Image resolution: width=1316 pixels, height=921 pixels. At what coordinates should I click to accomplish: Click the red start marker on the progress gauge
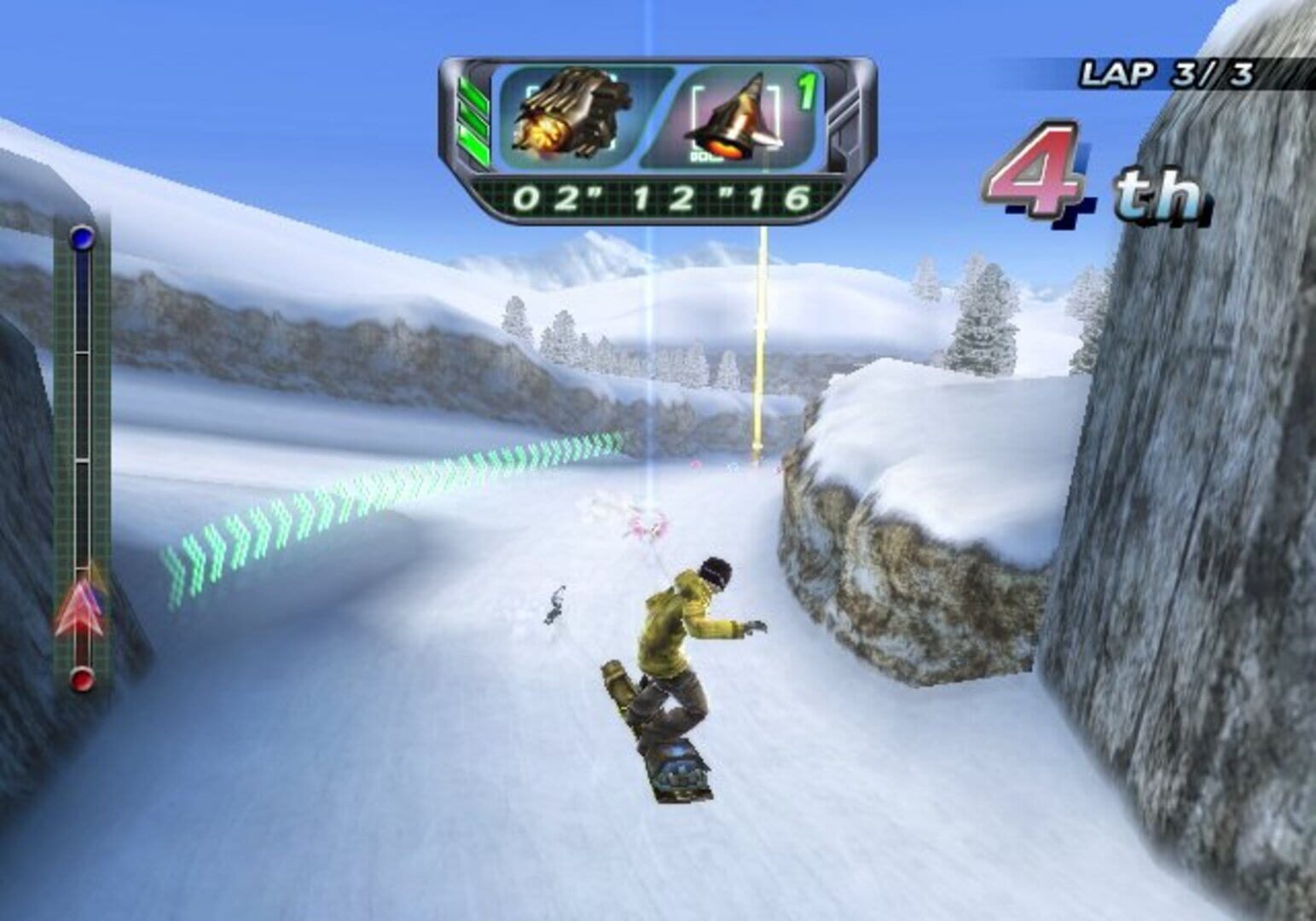click(81, 678)
